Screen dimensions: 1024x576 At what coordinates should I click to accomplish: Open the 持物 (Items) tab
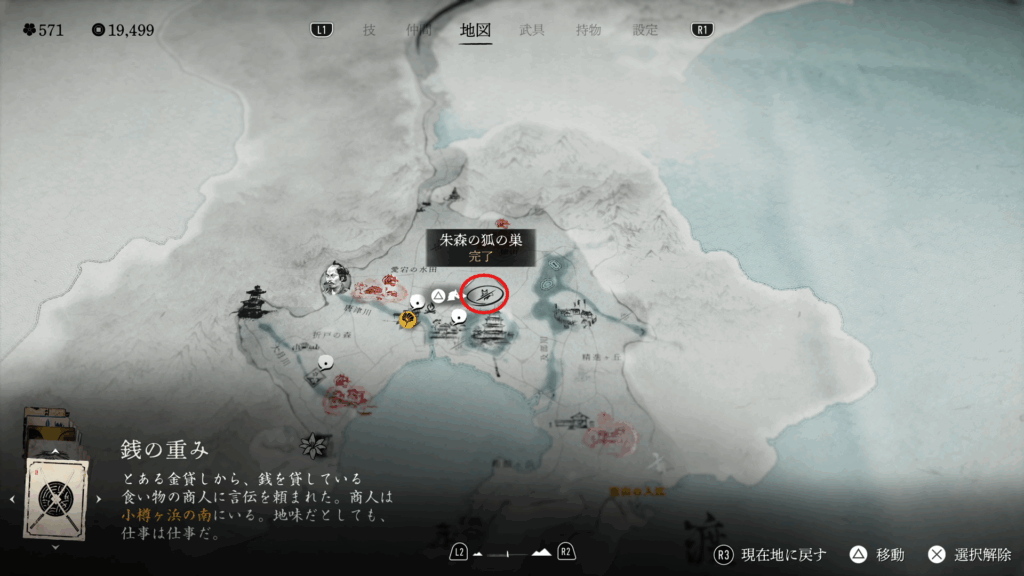tap(588, 30)
